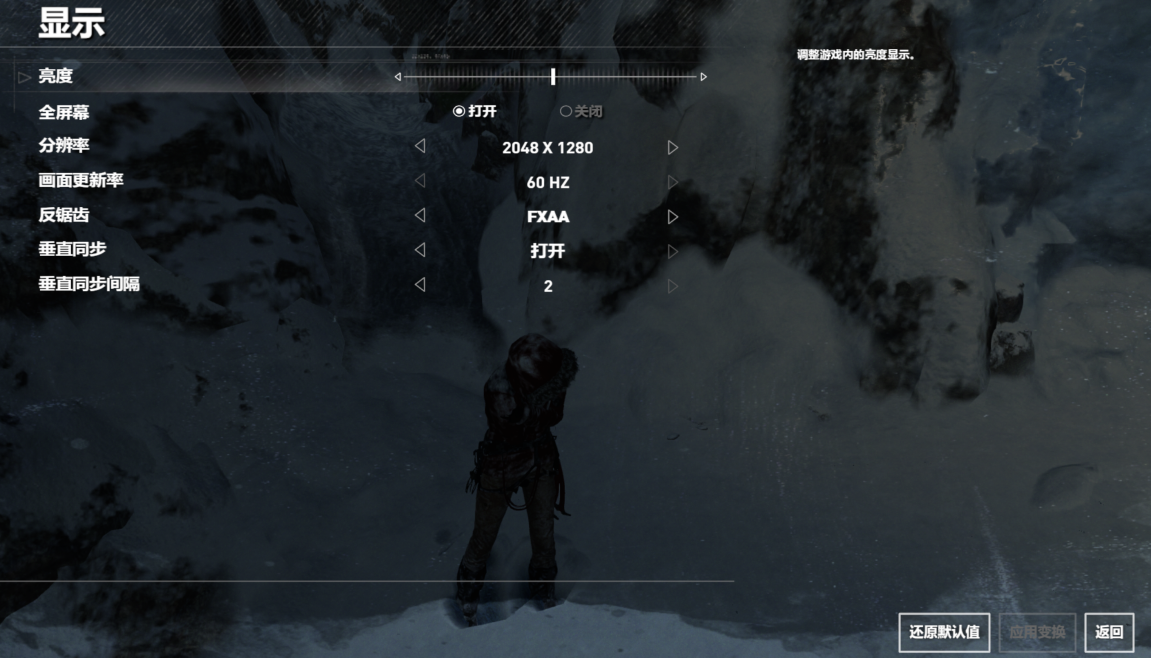Lower the 画面更新率 refresh rate with left arrow
Viewport: 1151px width, 658px height.
coord(420,182)
